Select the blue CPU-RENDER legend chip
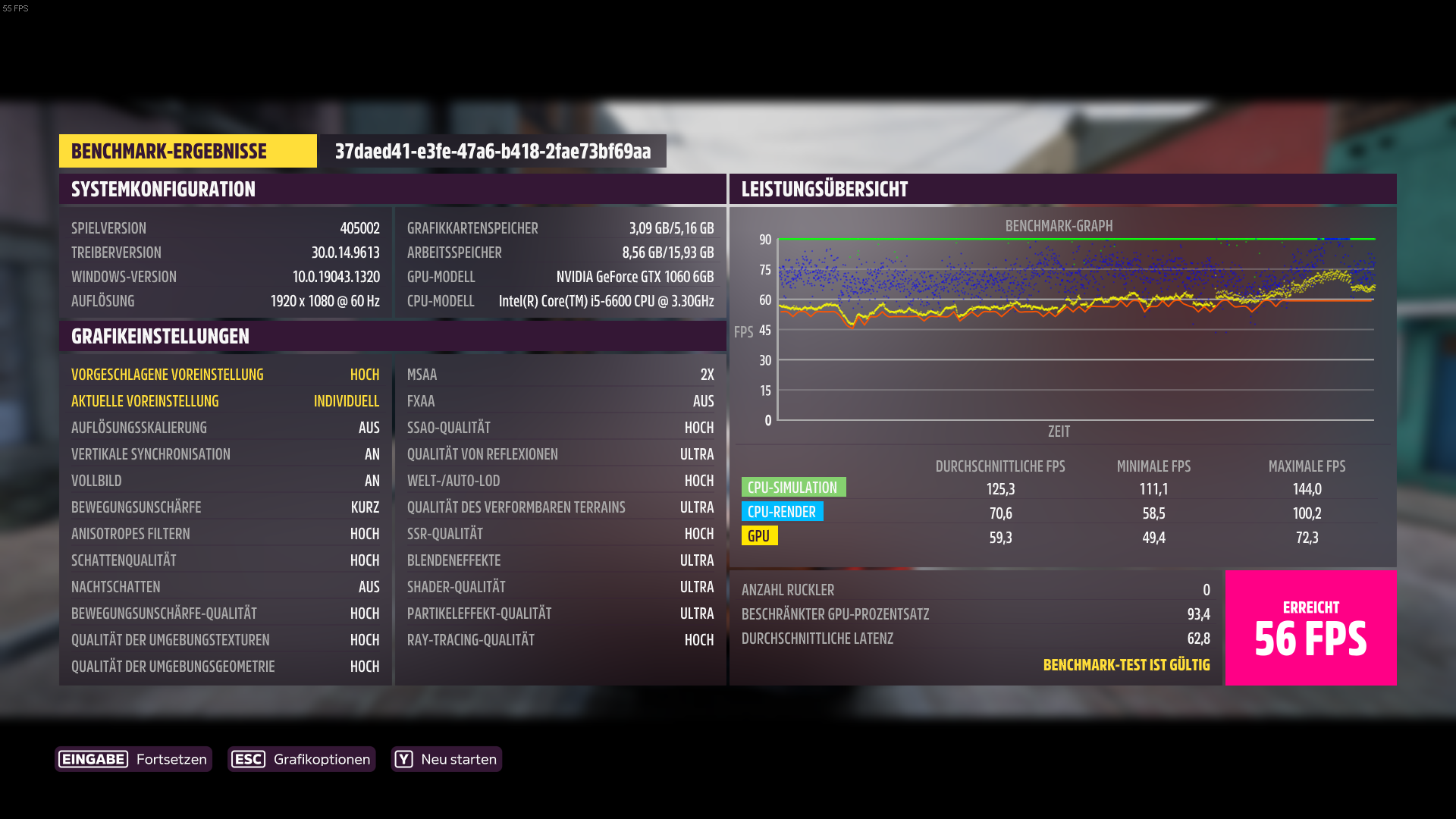 pos(783,511)
